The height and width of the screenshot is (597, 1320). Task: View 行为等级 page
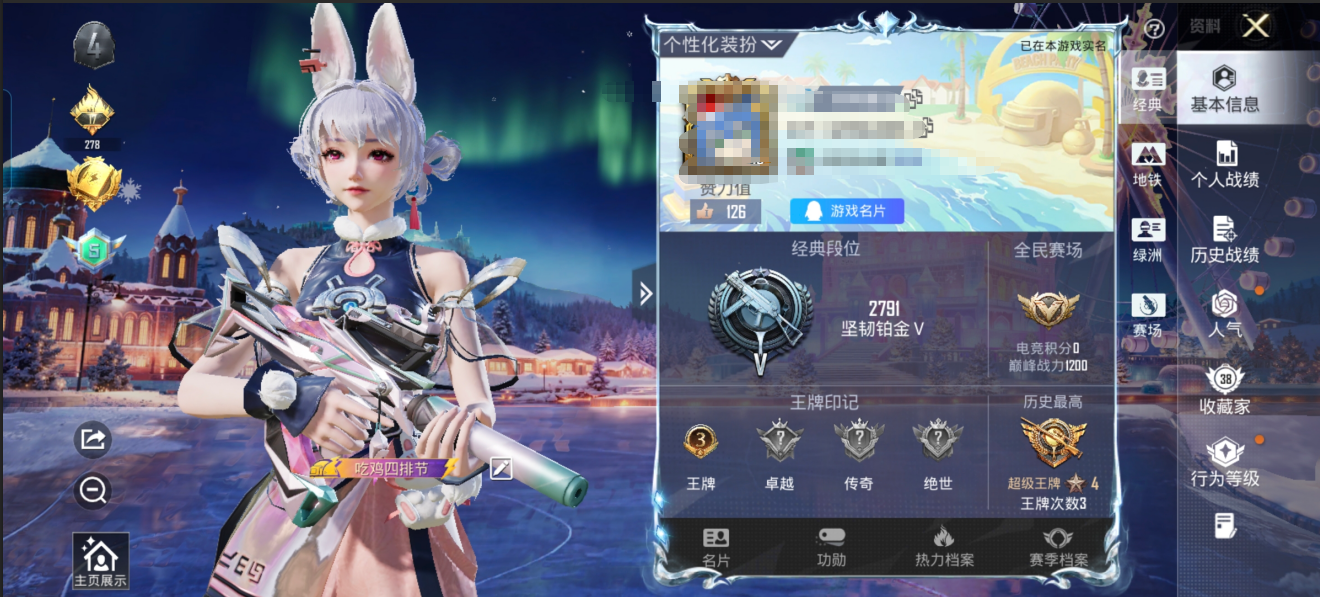pos(1224,464)
